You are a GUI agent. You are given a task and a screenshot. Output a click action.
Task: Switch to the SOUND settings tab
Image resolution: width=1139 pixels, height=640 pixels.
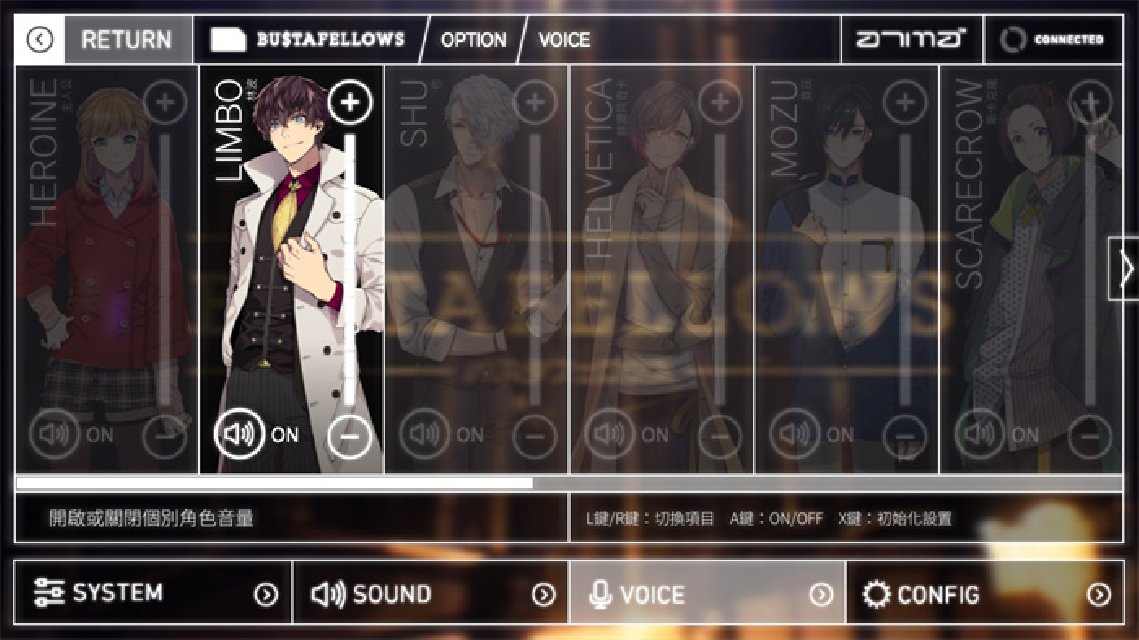(431, 594)
